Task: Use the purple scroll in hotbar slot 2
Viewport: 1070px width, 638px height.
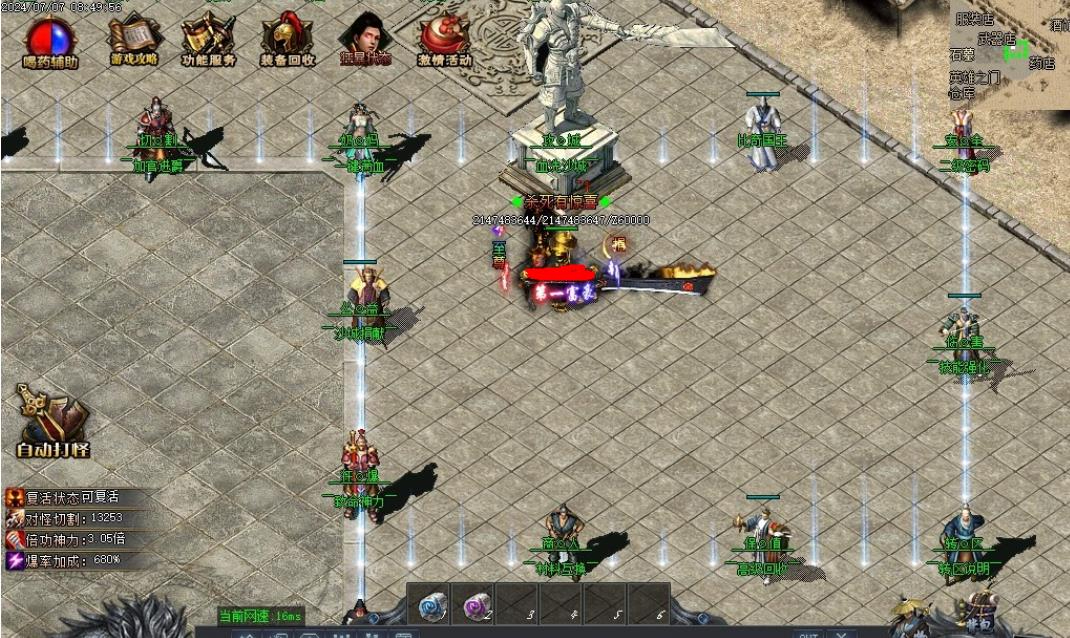Action: [475, 606]
